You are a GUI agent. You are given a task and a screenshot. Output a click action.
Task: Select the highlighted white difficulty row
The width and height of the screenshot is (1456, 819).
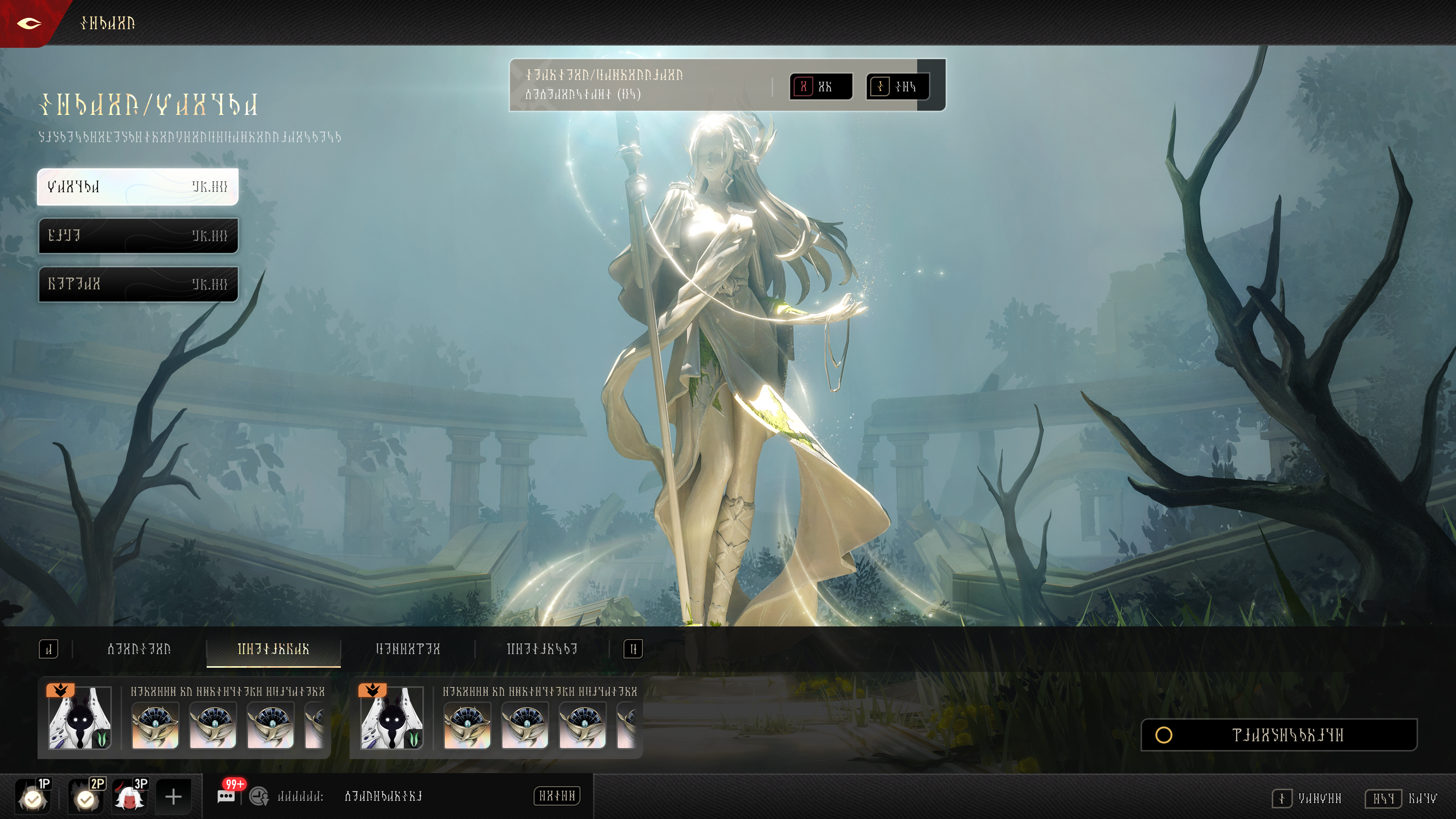138,187
